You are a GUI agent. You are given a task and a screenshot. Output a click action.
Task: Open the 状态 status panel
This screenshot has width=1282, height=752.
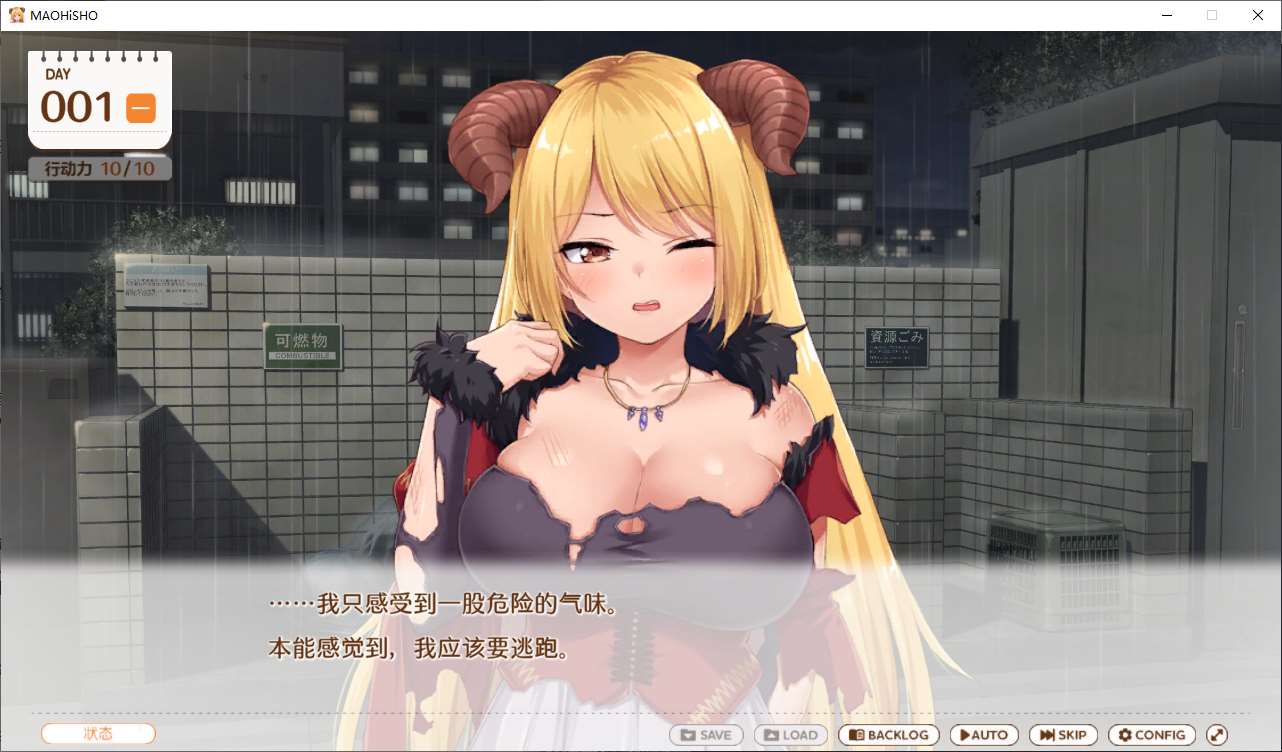[x=97, y=732]
